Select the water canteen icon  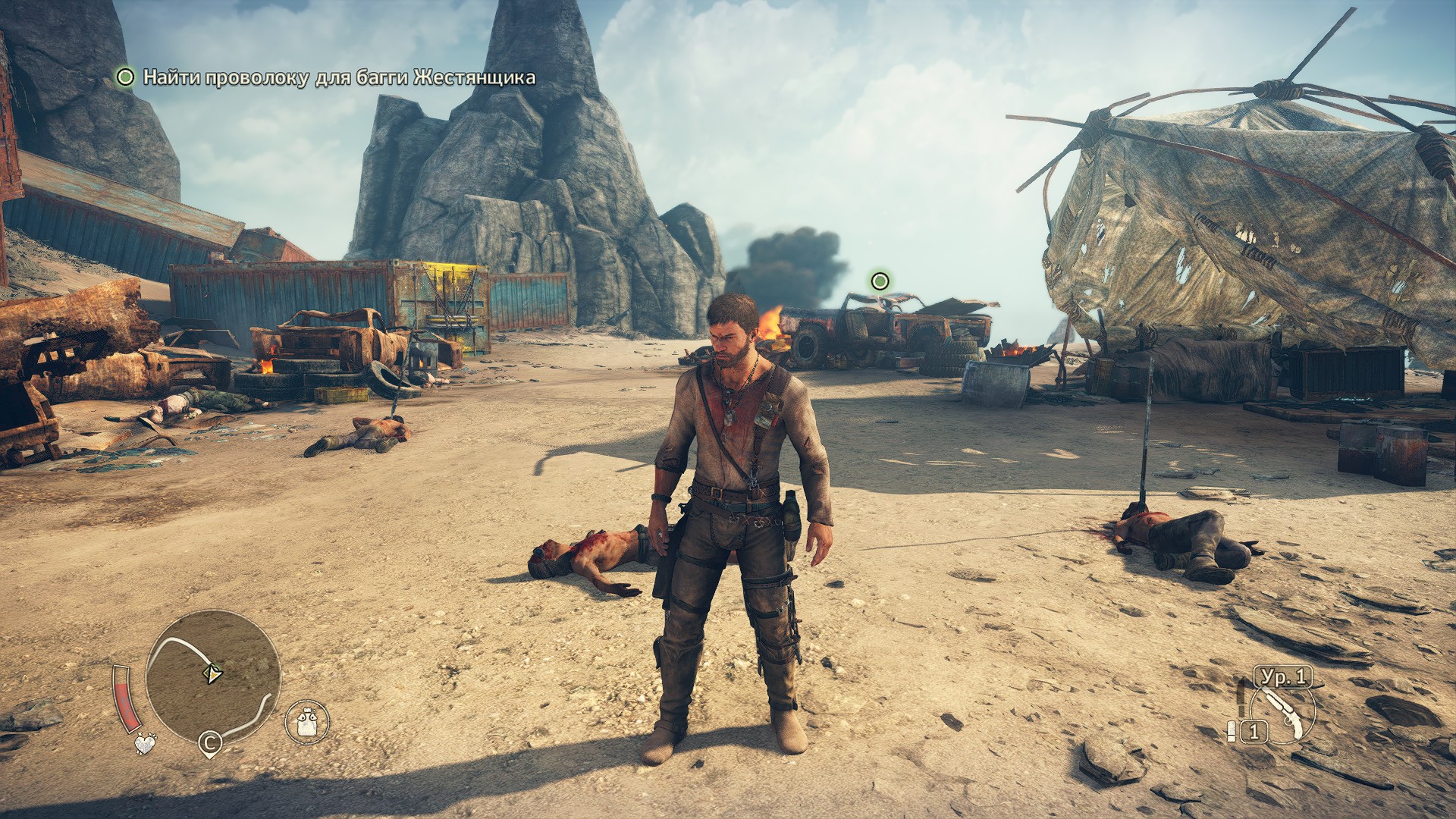(306, 721)
